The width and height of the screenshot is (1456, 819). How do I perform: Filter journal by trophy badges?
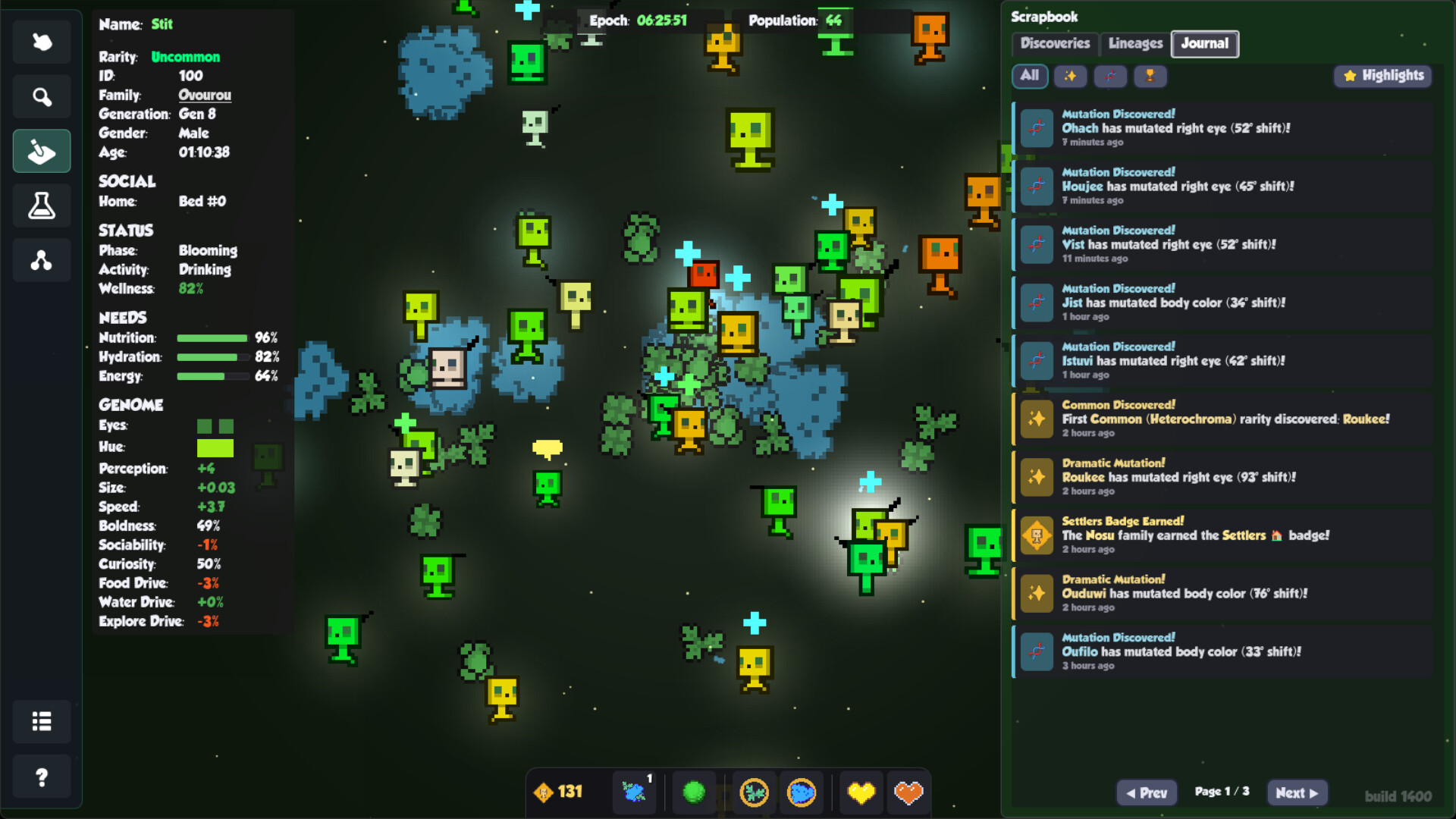(x=1150, y=76)
